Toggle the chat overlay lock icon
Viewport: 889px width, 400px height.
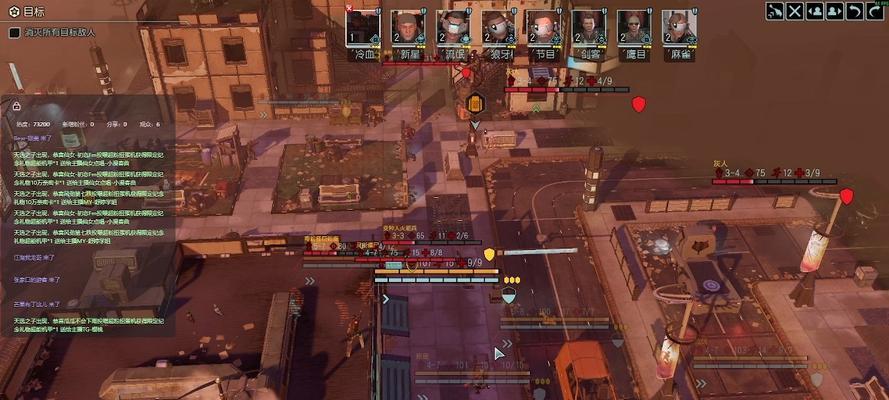[x=17, y=105]
